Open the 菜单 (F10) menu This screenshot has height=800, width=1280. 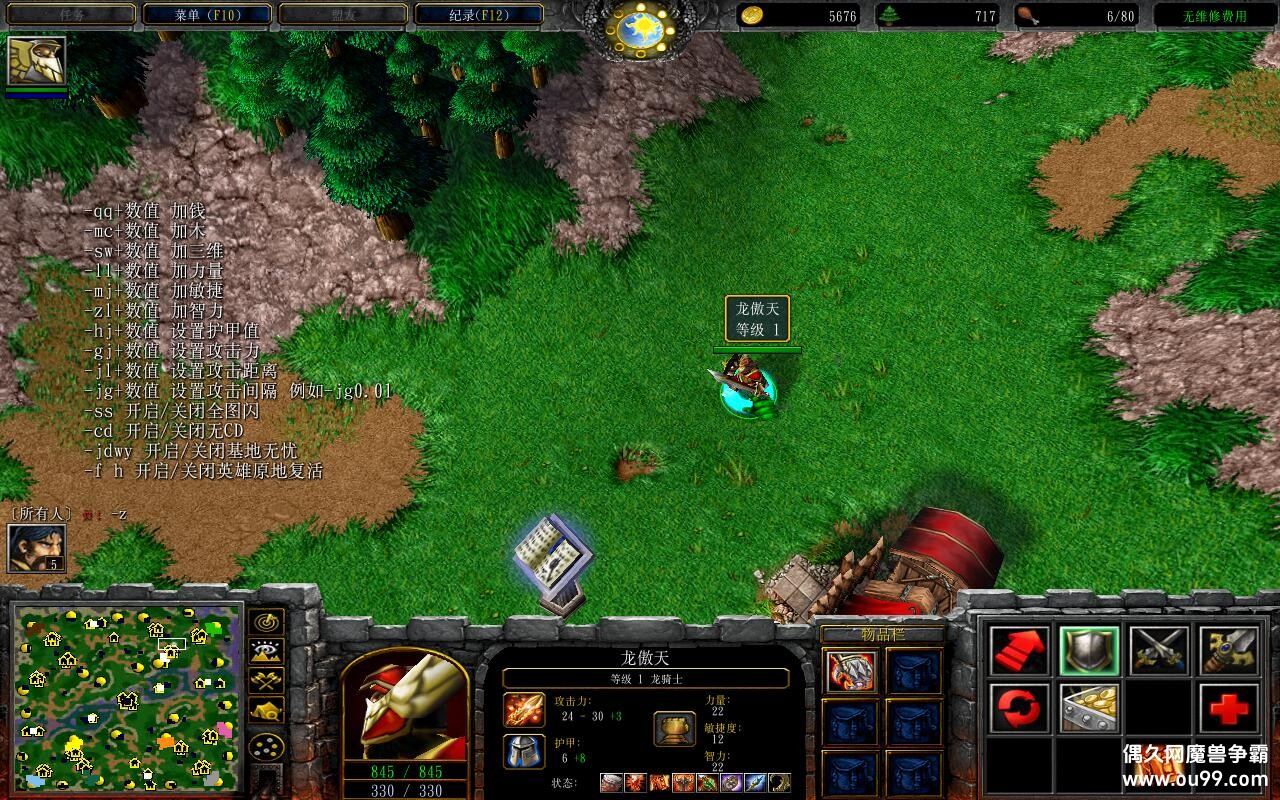(x=208, y=15)
